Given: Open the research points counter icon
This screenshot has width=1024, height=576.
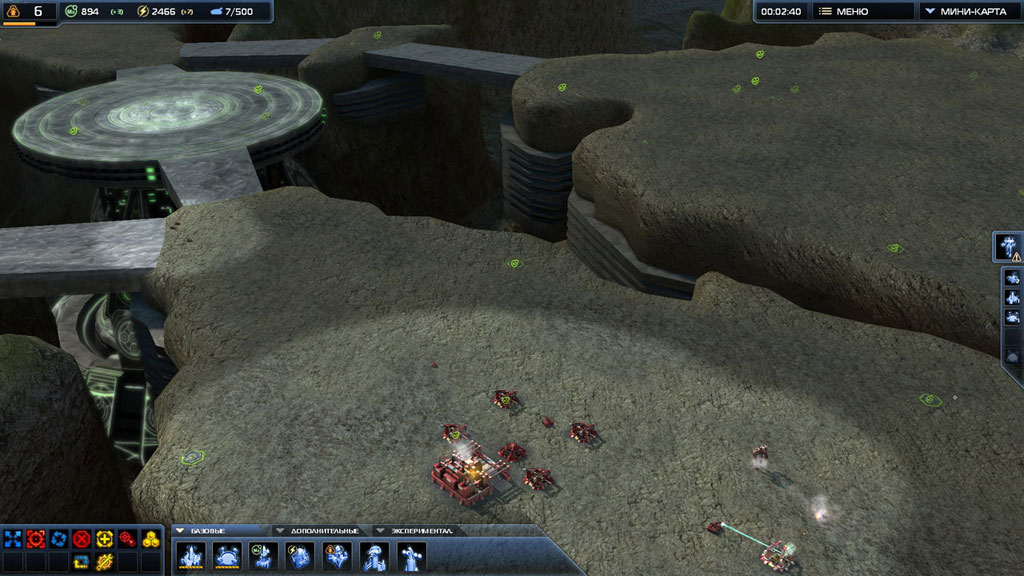Looking at the screenshot, I should click(12, 12).
